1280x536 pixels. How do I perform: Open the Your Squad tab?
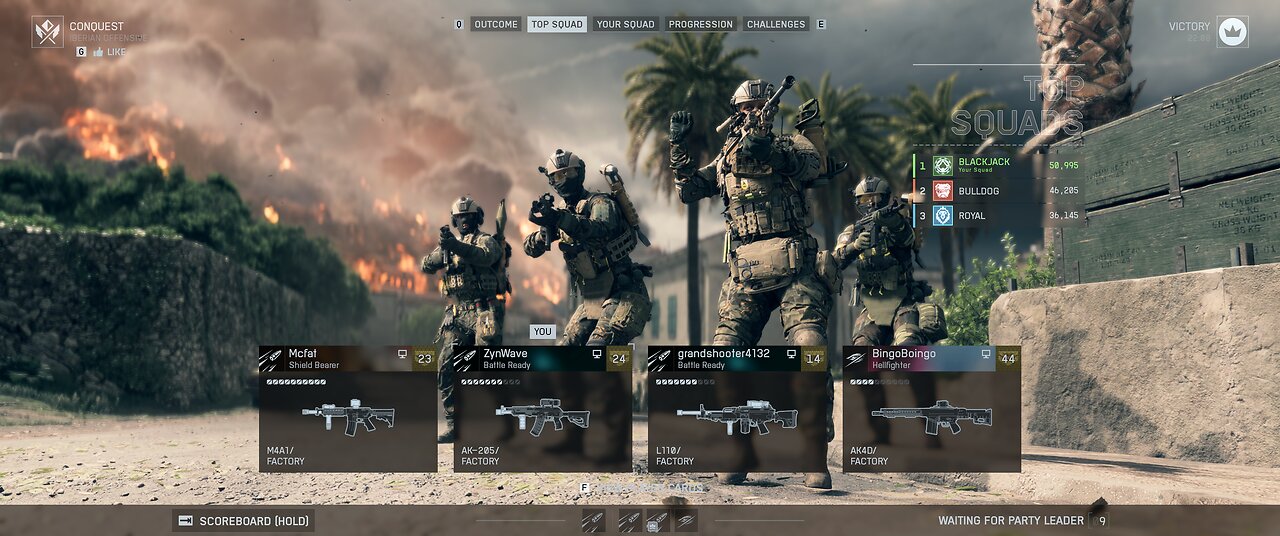coord(625,24)
